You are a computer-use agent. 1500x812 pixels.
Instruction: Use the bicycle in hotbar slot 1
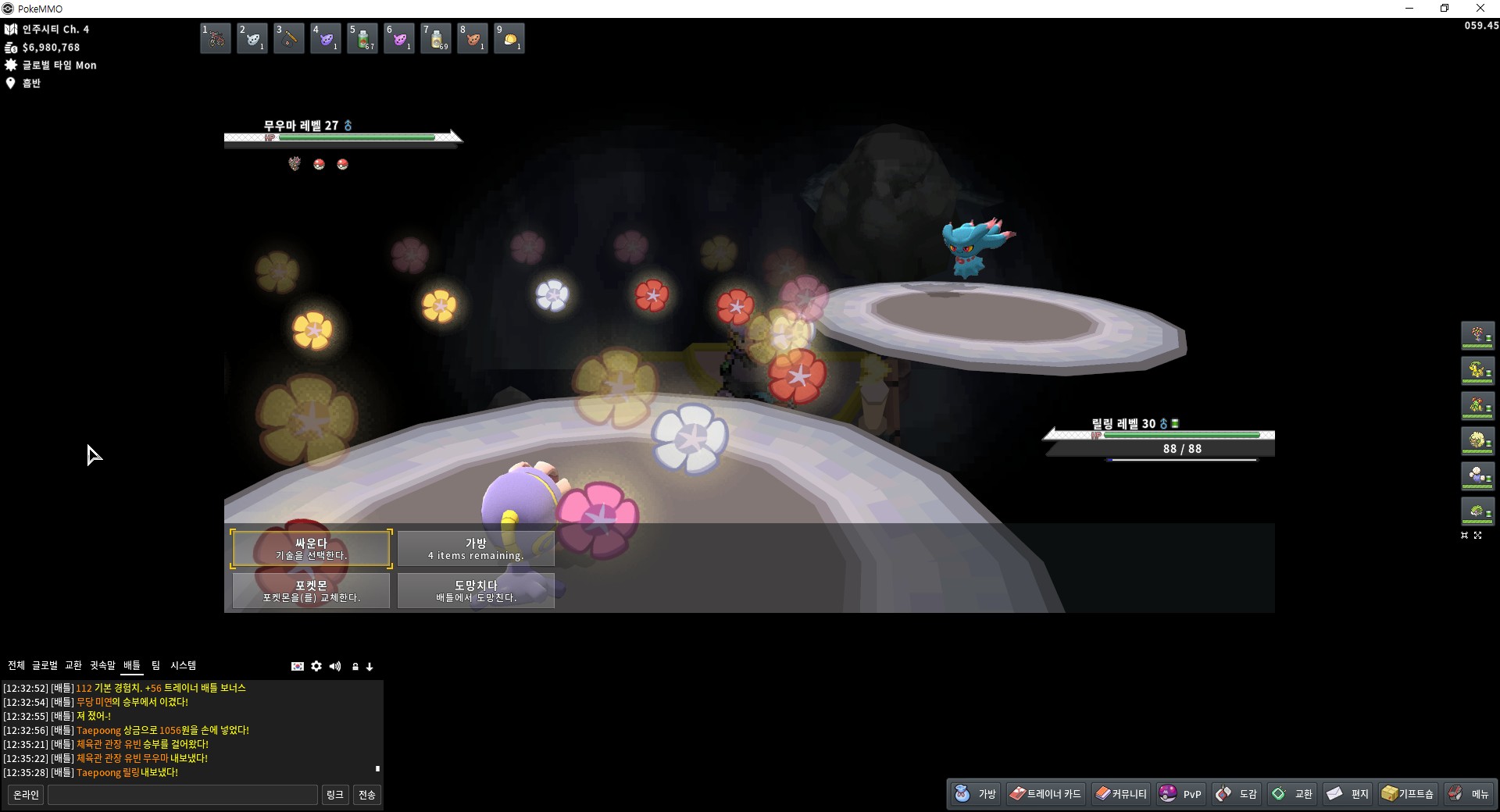(x=216, y=38)
